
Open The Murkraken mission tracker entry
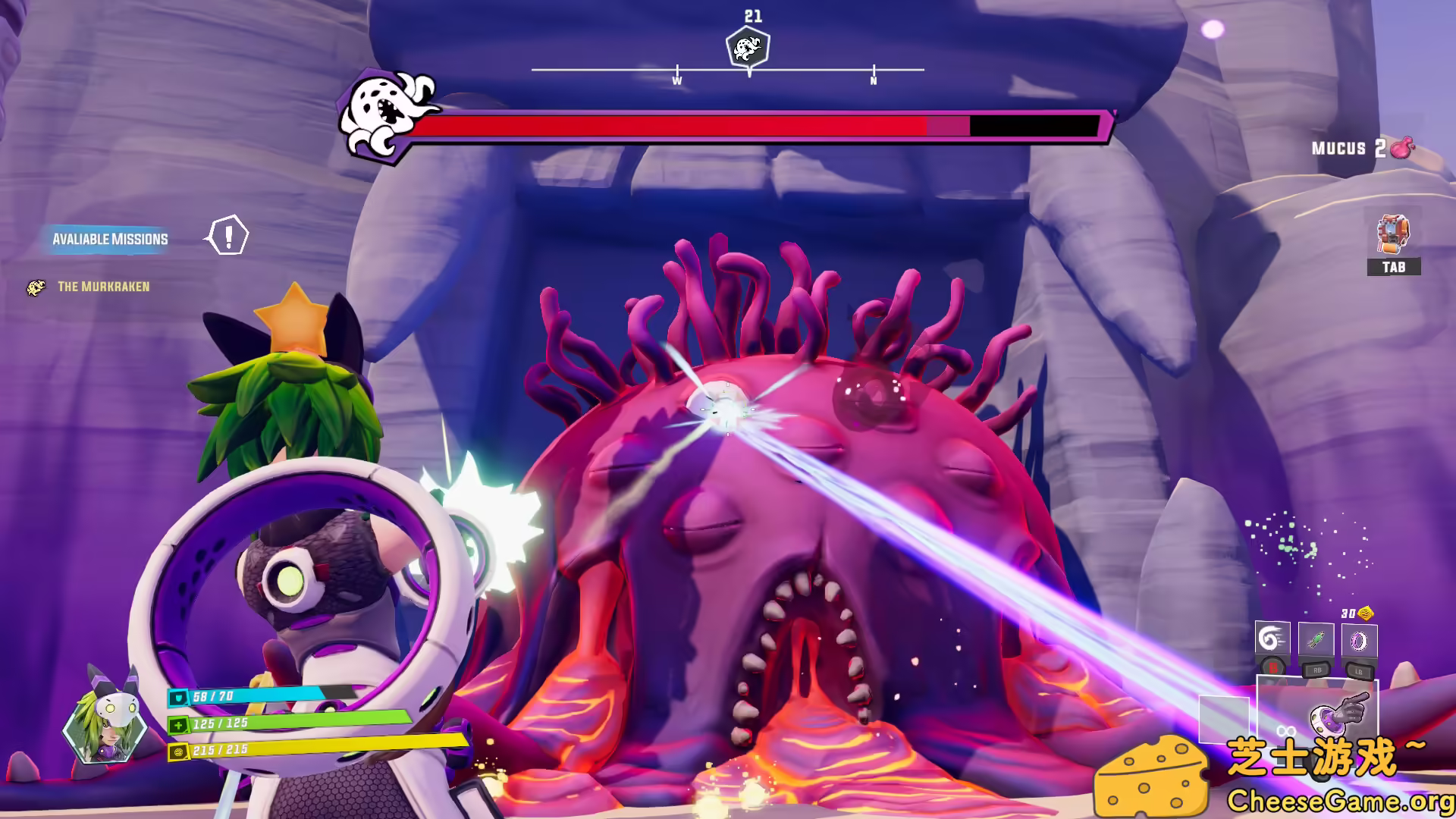(x=103, y=287)
